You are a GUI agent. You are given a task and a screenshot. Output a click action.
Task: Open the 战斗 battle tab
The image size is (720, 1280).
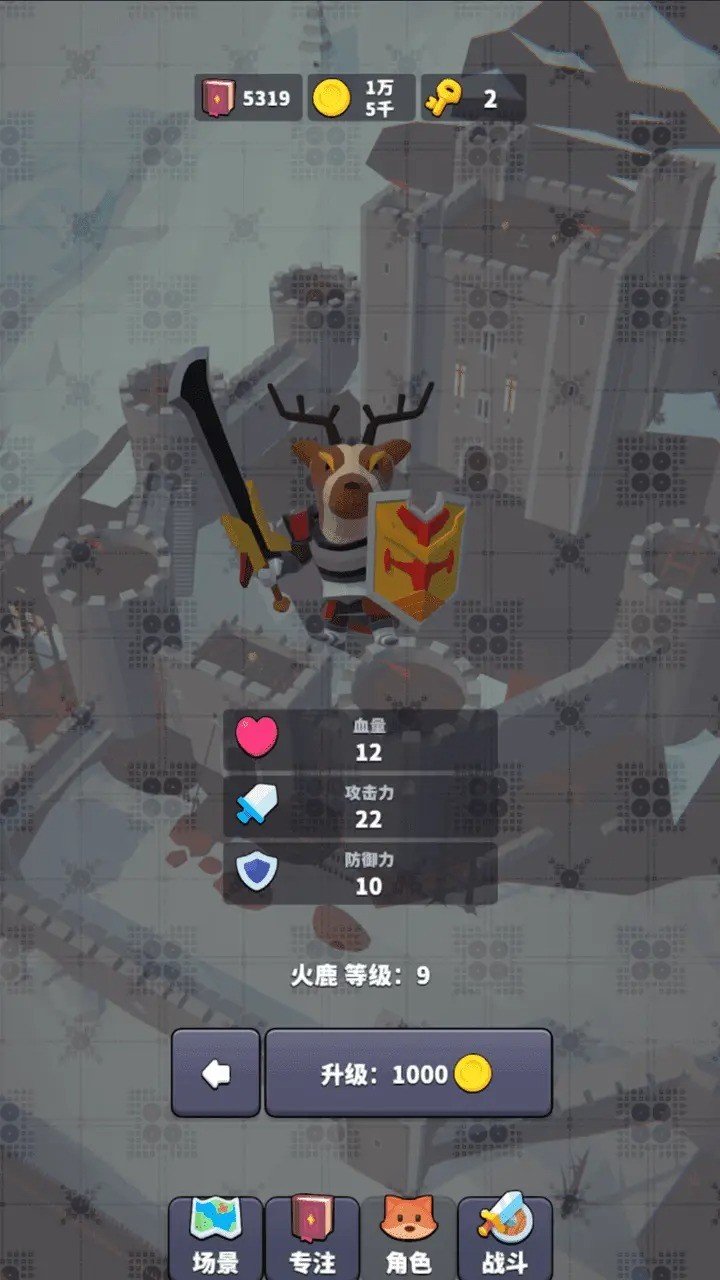505,1238
